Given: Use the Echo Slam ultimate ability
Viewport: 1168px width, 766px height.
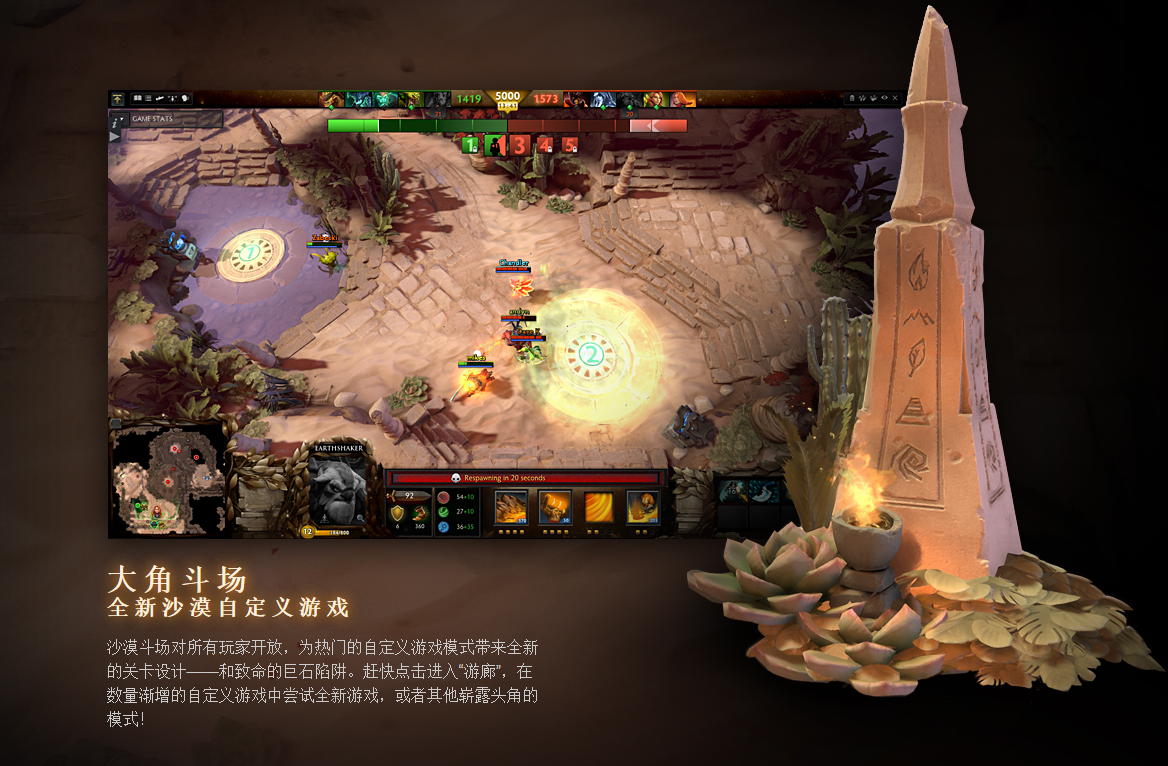Looking at the screenshot, I should click(x=642, y=507).
